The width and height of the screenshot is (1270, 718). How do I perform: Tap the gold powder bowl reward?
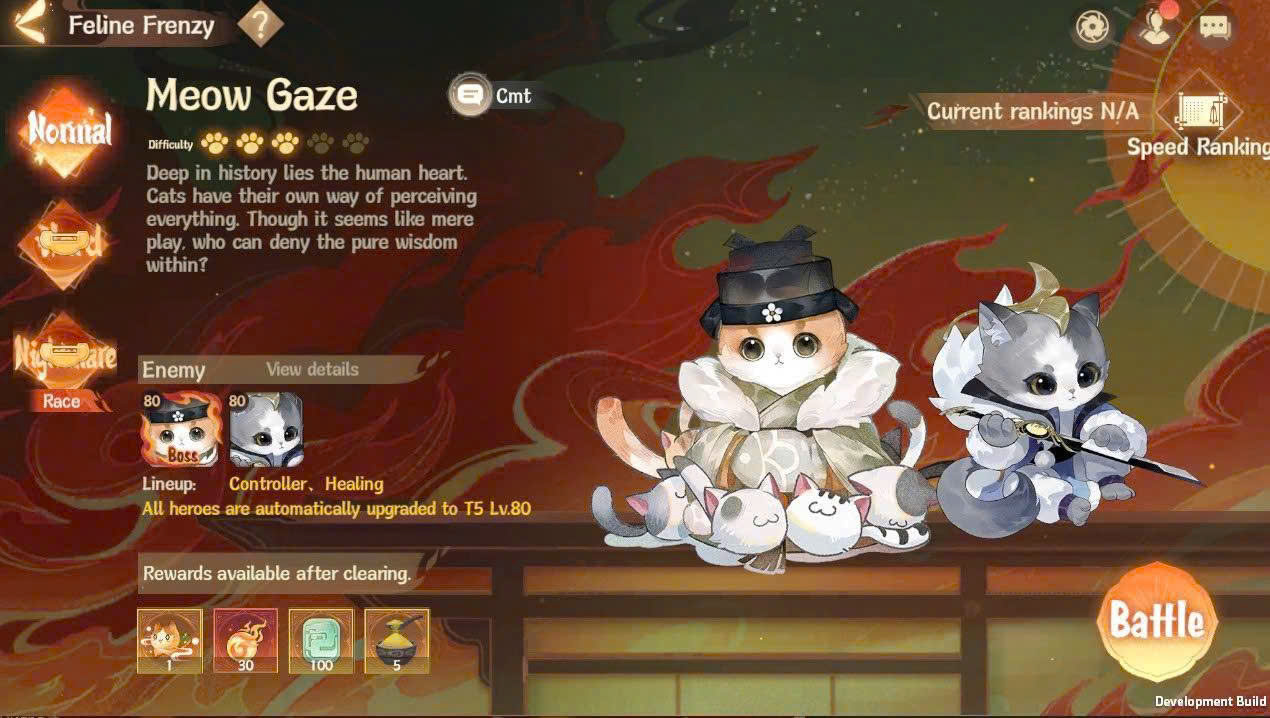coord(397,640)
